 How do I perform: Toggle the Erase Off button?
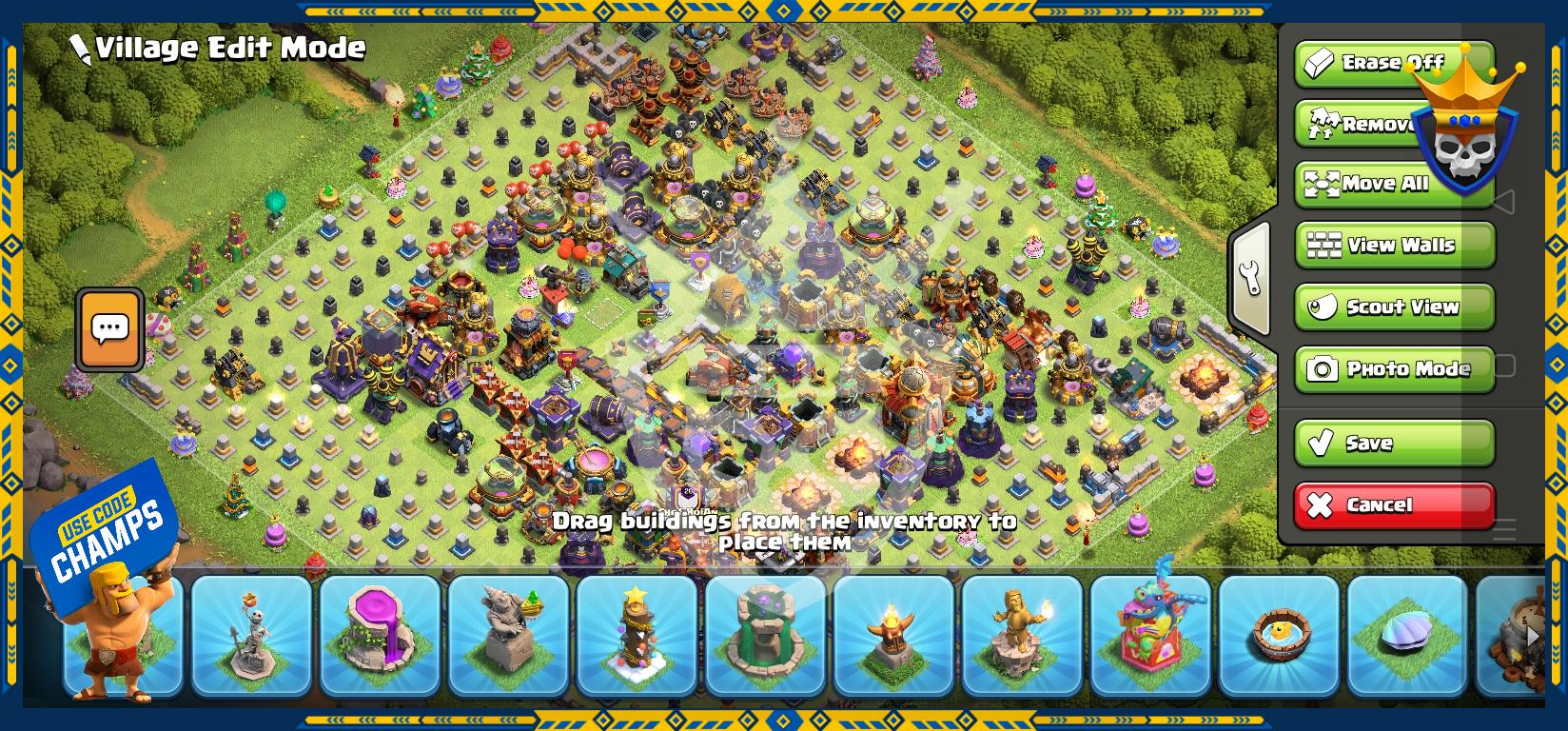(x=1370, y=64)
